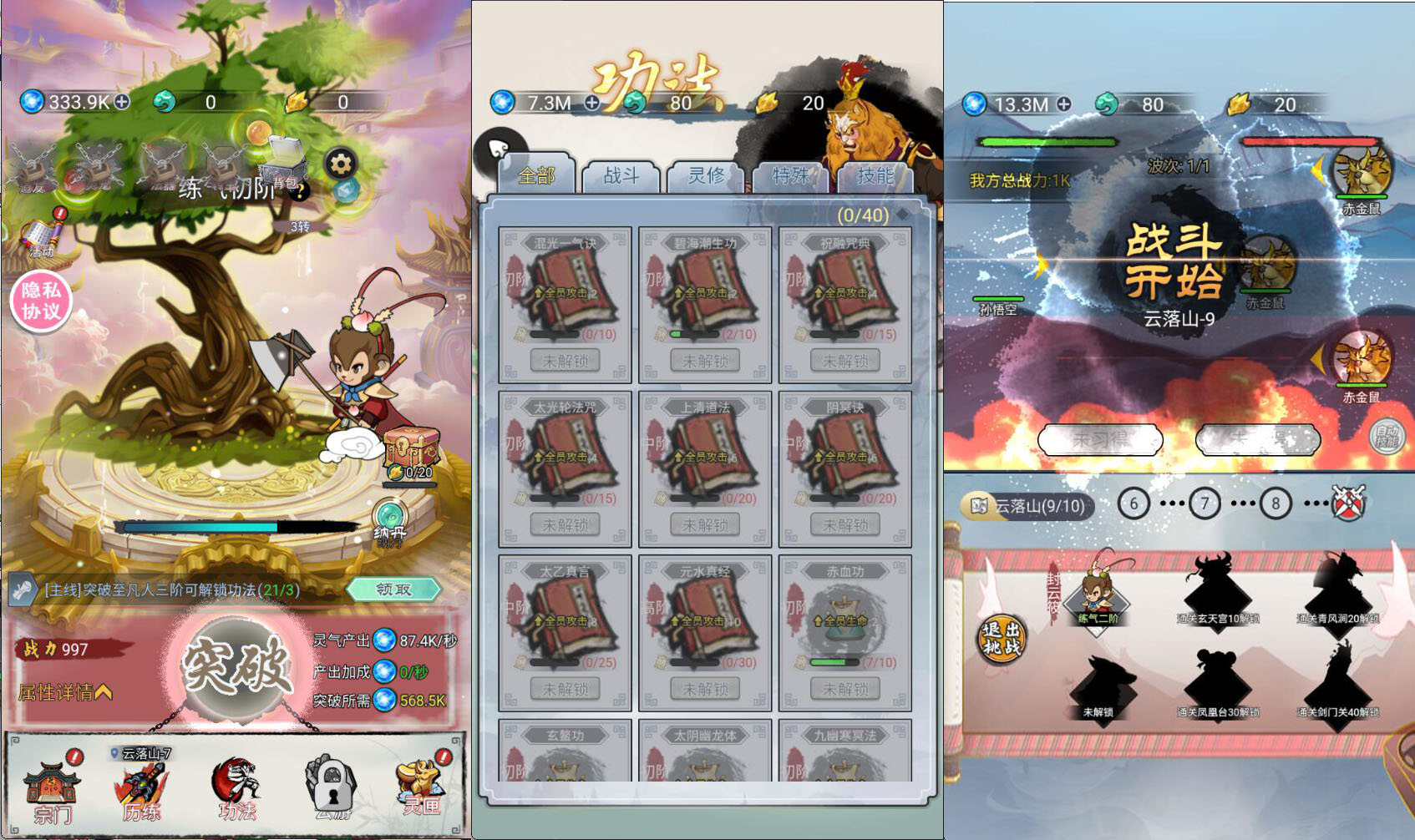The image size is (1415, 840).
Task: Select the 特殊 special tab
Action: pos(790,176)
